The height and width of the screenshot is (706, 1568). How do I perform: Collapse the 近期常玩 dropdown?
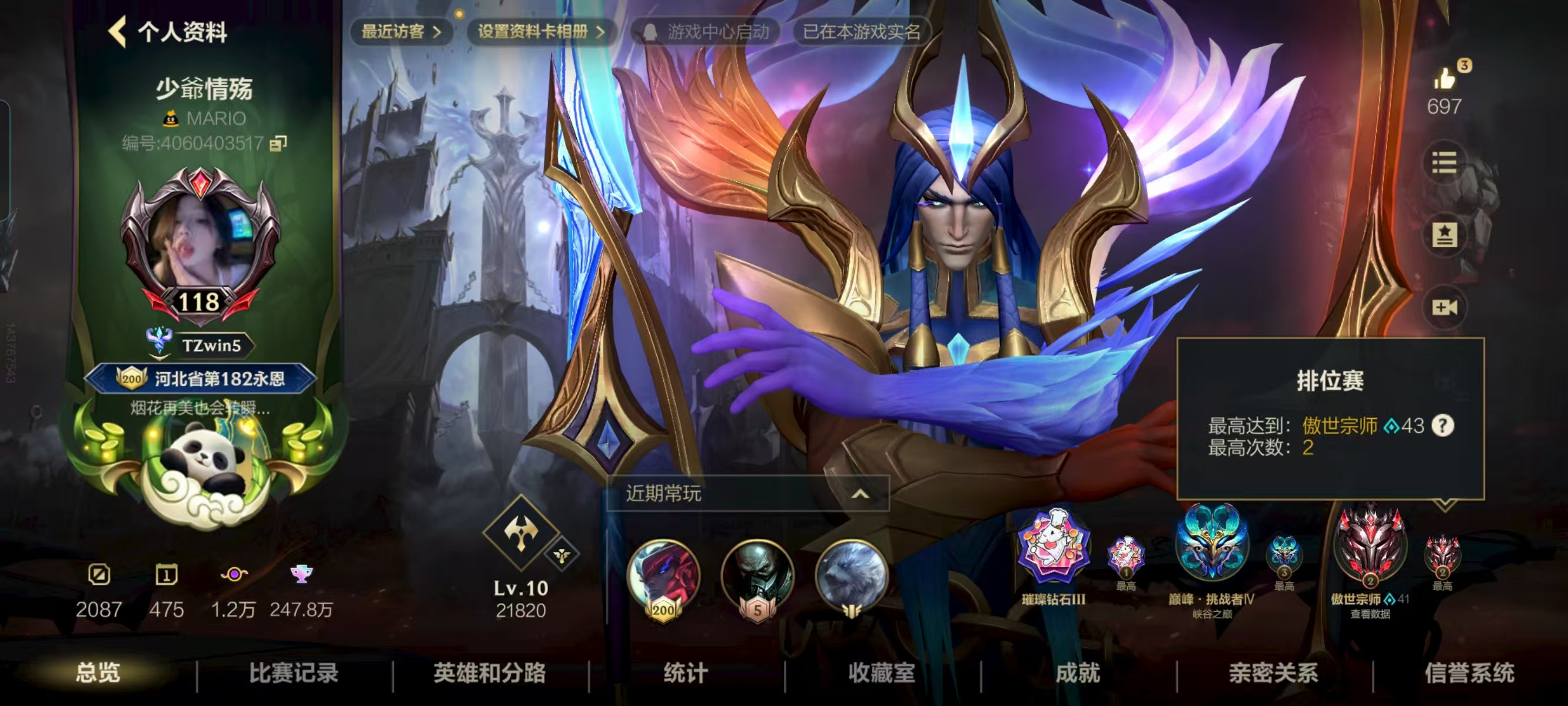859,494
